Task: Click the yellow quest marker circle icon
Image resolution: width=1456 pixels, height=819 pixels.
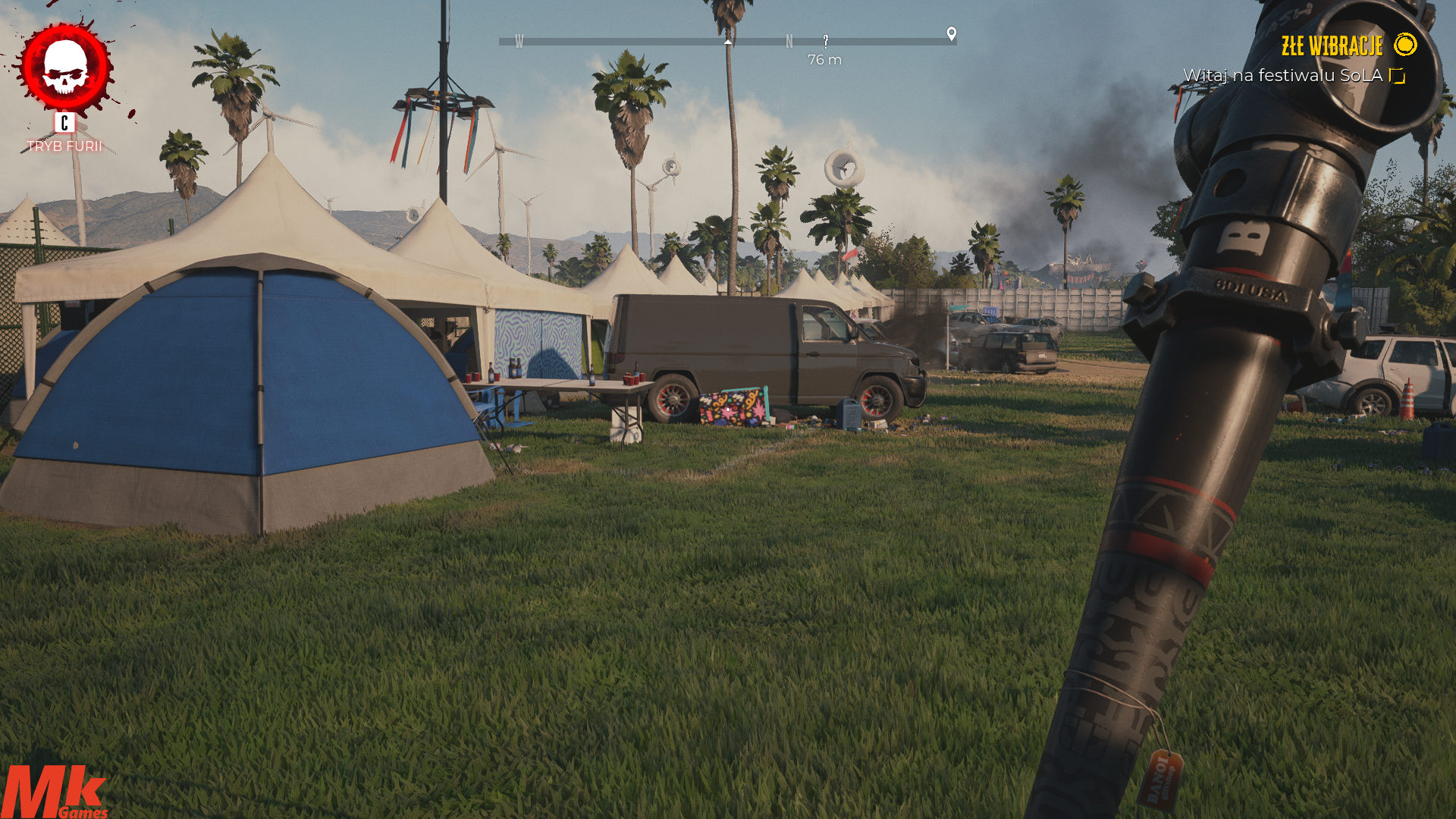Action: (x=1405, y=45)
